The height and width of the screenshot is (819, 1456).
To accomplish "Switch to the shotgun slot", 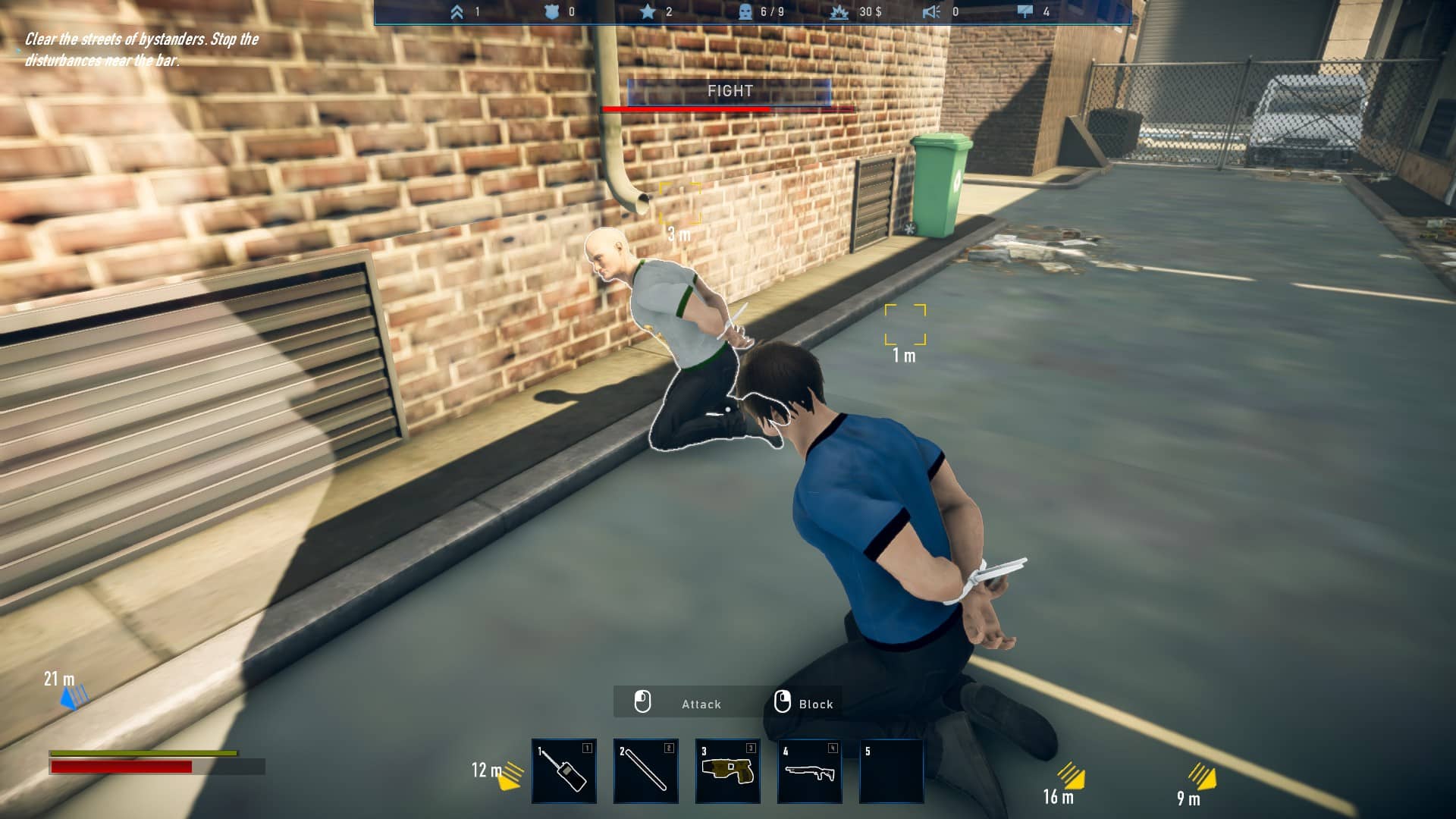I will pos(810,771).
